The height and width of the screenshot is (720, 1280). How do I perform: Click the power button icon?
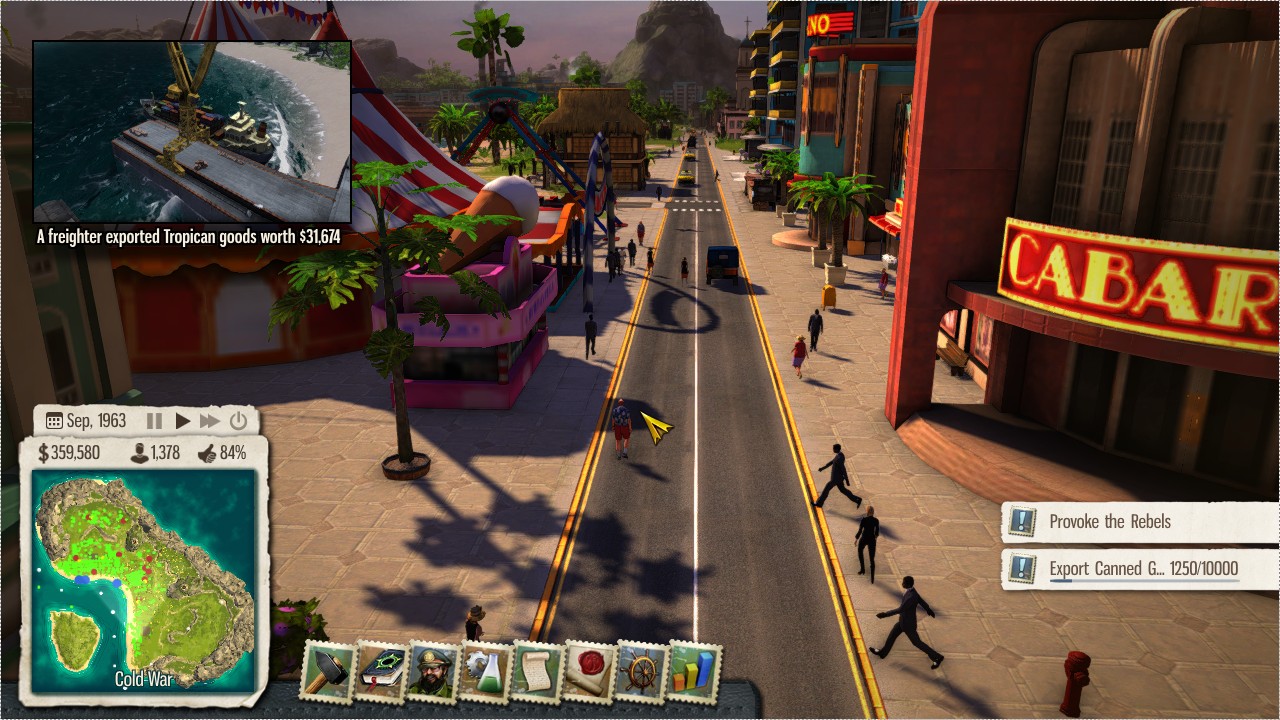coord(238,421)
